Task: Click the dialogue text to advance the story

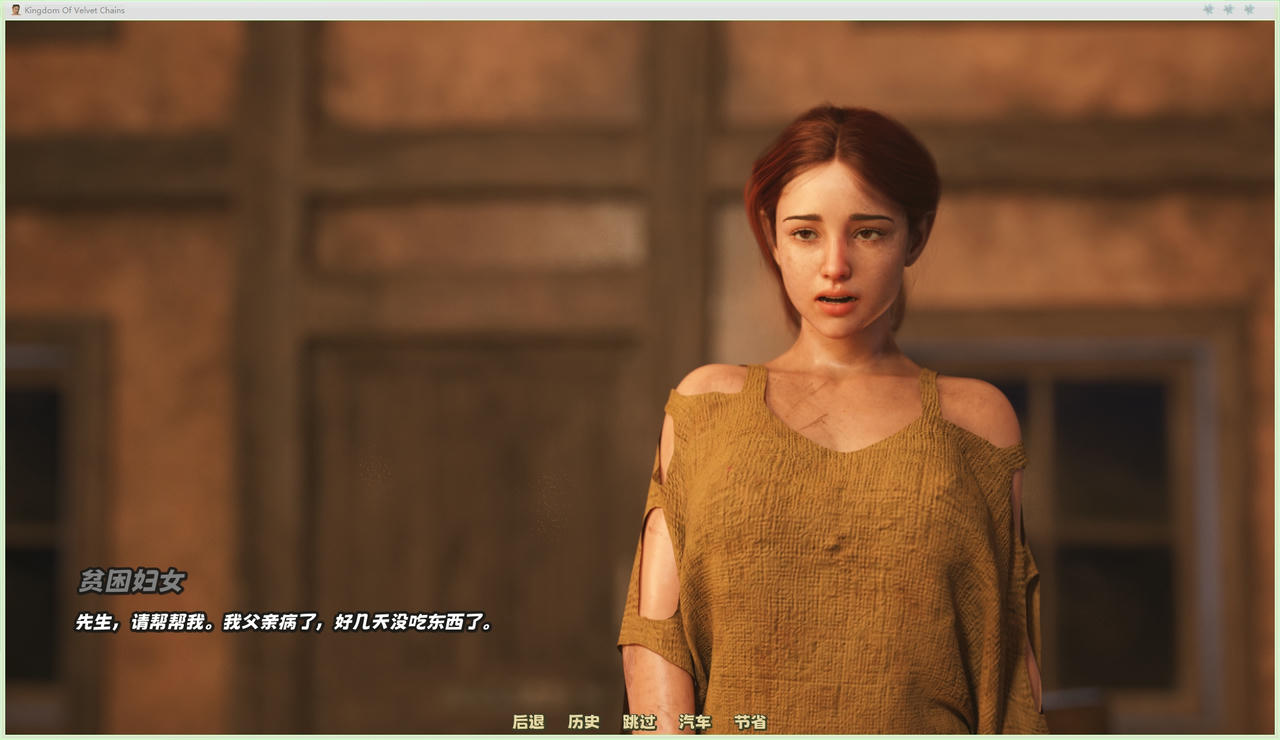Action: 283,623
